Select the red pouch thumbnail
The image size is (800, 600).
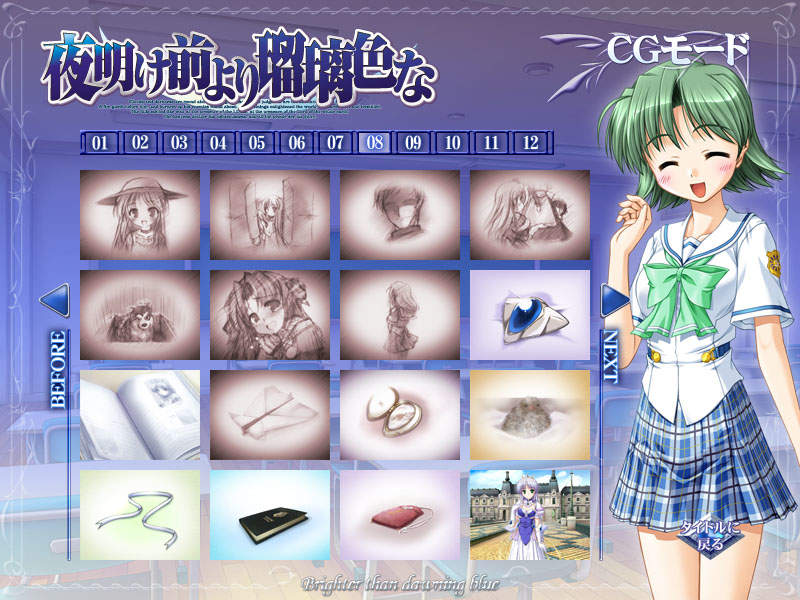click(x=399, y=515)
